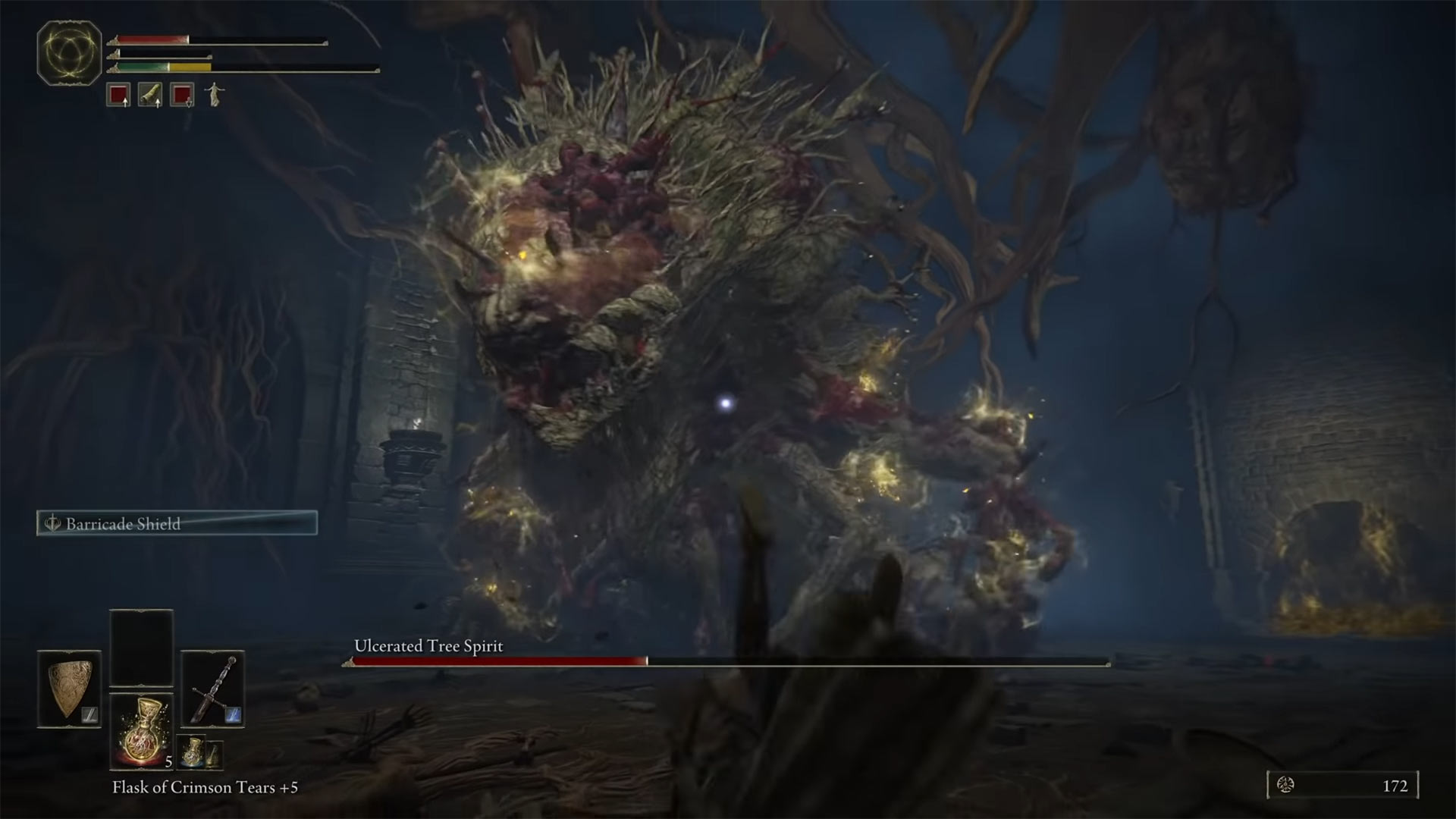Select the small Flask of Cerulean Tears icon
This screenshot has height=819, width=1456.
click(x=191, y=752)
